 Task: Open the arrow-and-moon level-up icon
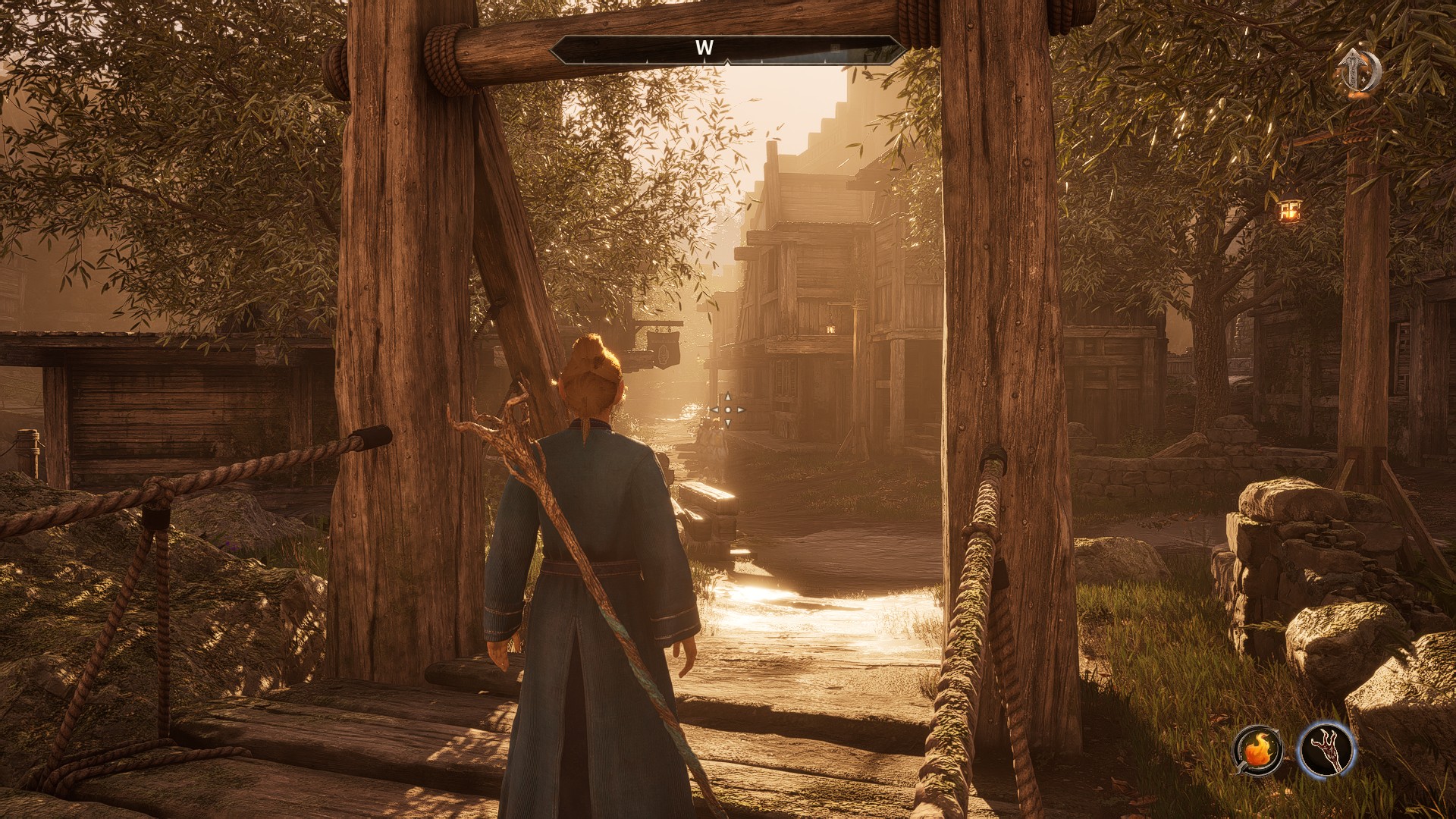point(1359,74)
